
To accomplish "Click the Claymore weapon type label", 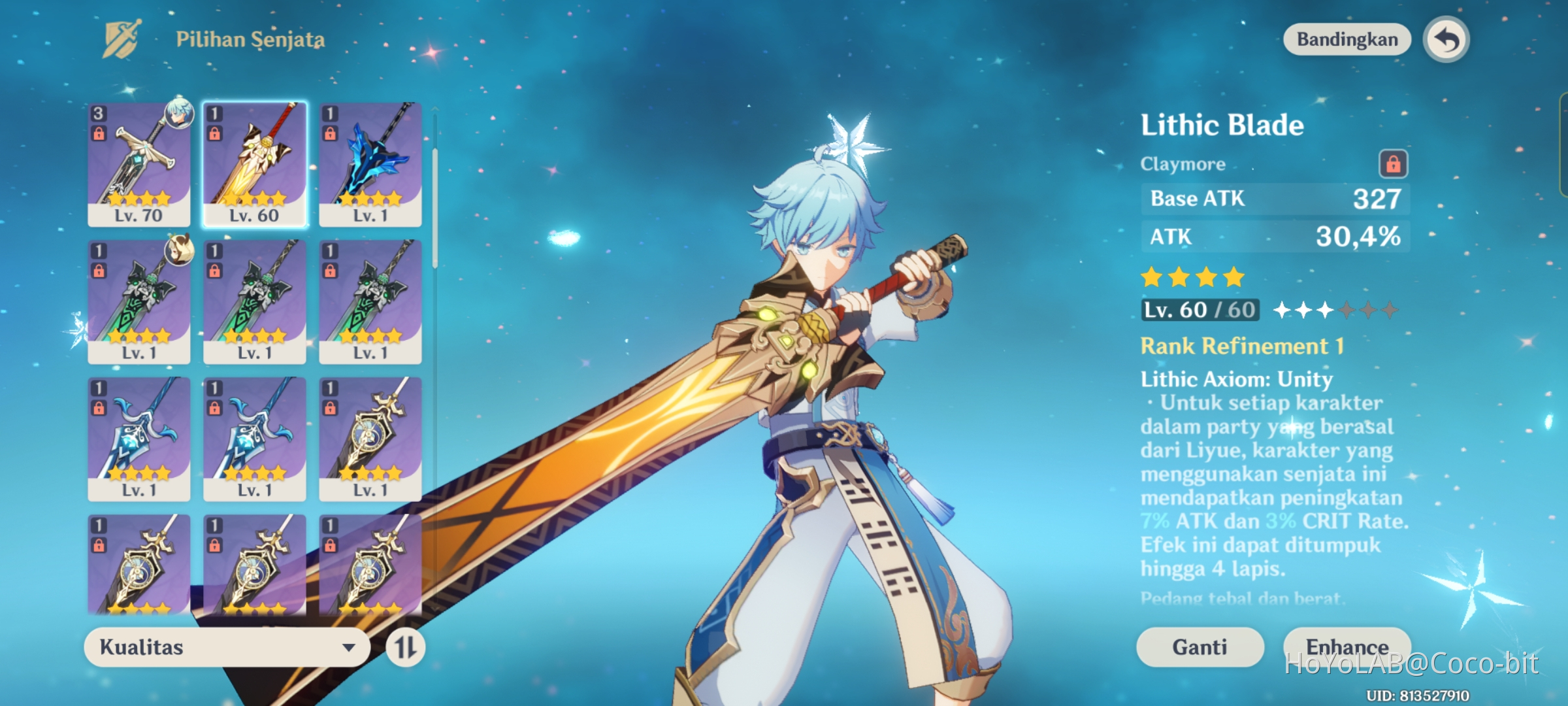I will point(1183,163).
